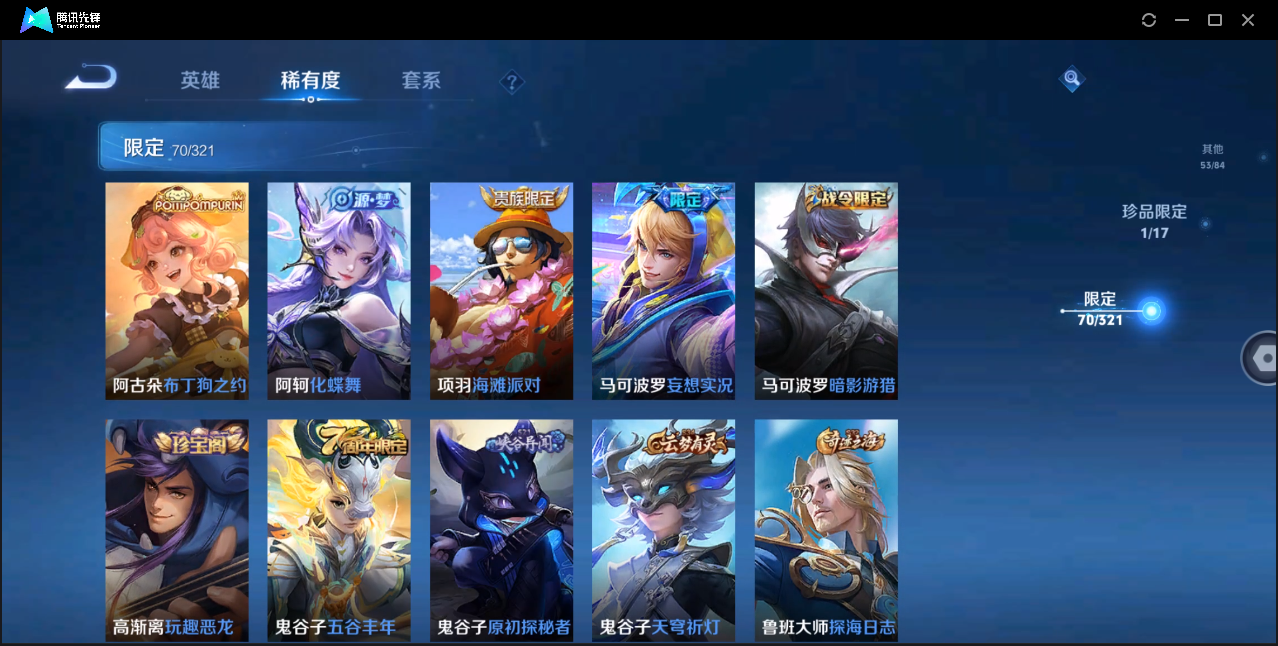This screenshot has height=646, width=1278.
Task: Select the 稀有度 tab
Action: coord(310,80)
